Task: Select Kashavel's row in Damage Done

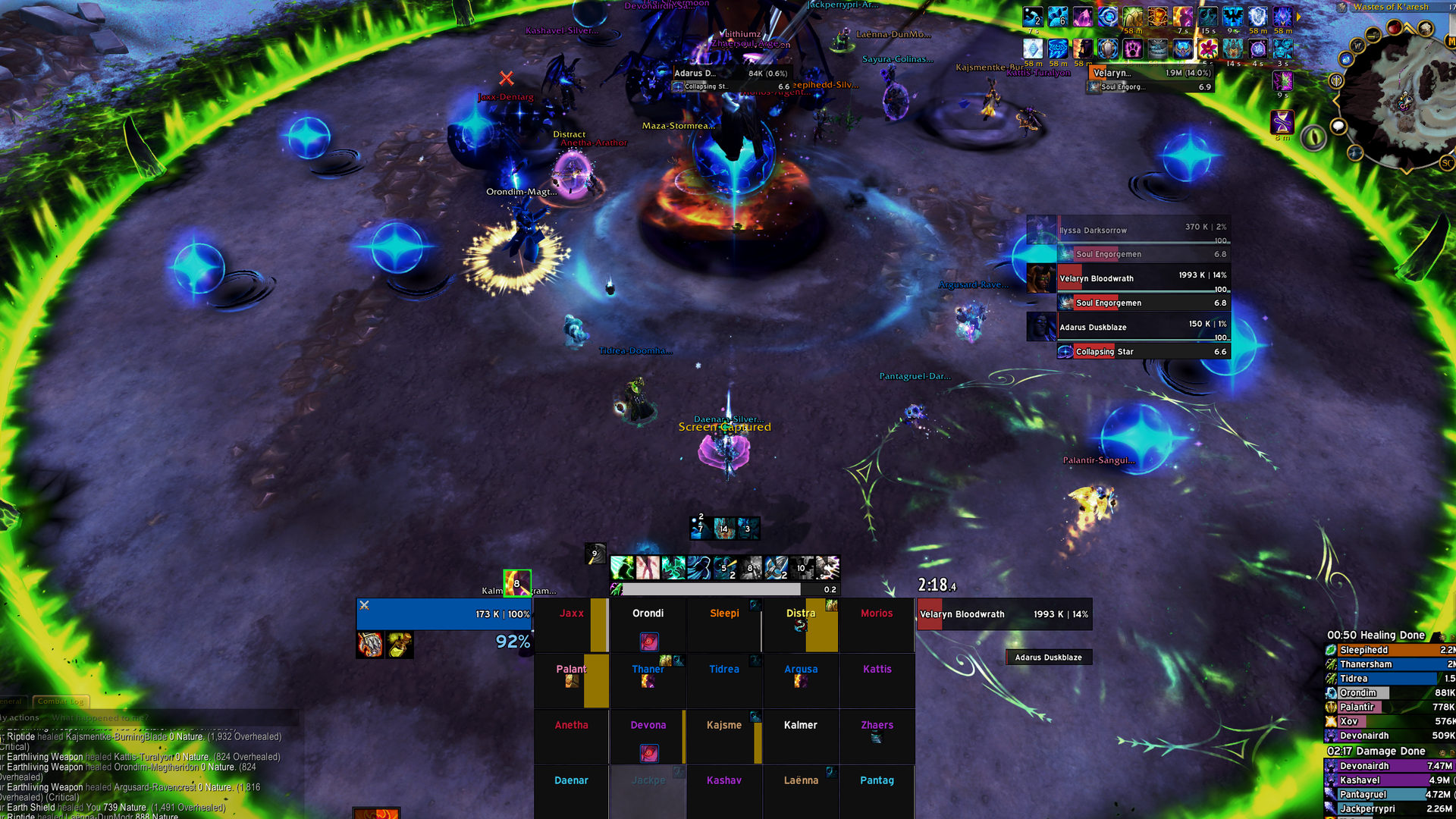Action: (x=1389, y=780)
